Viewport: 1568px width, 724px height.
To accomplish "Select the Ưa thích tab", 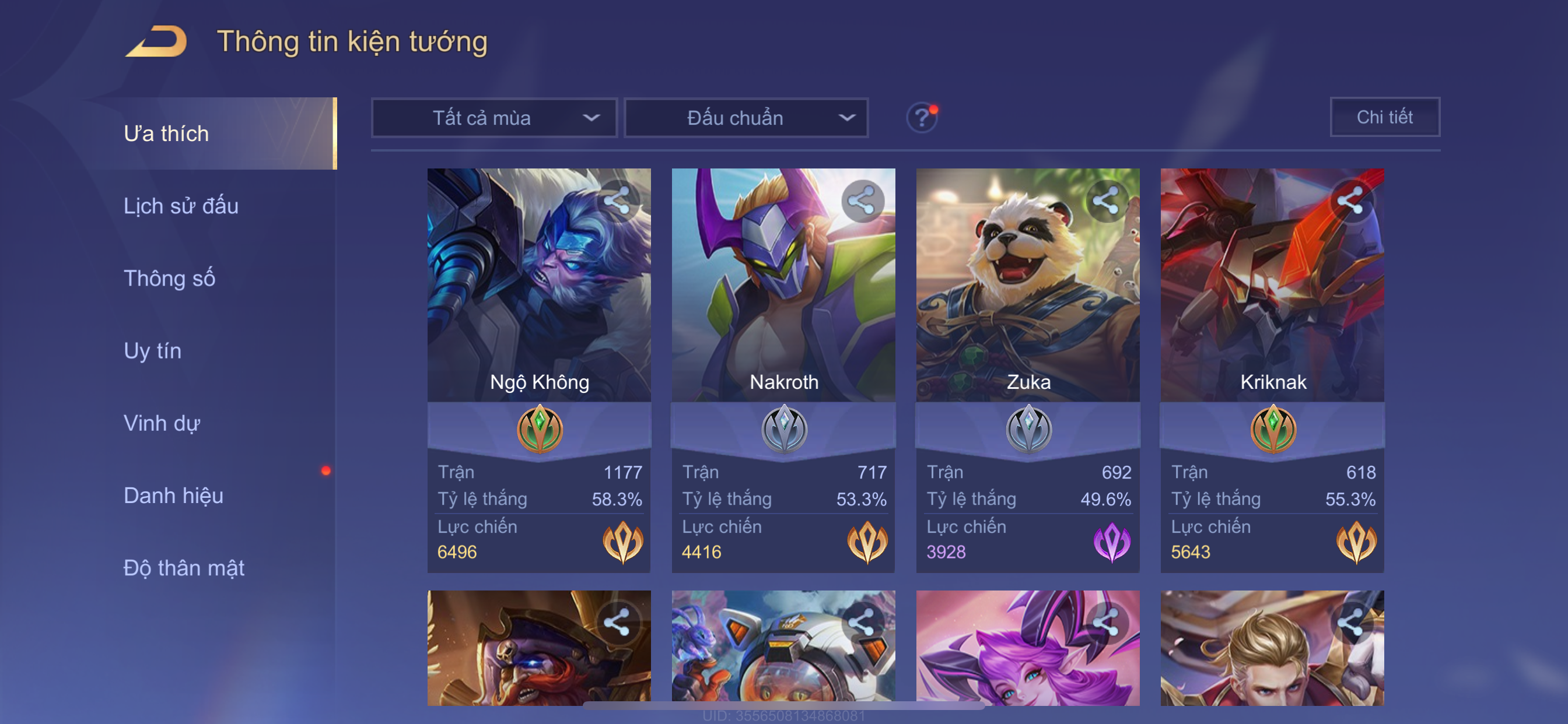I will (x=166, y=133).
